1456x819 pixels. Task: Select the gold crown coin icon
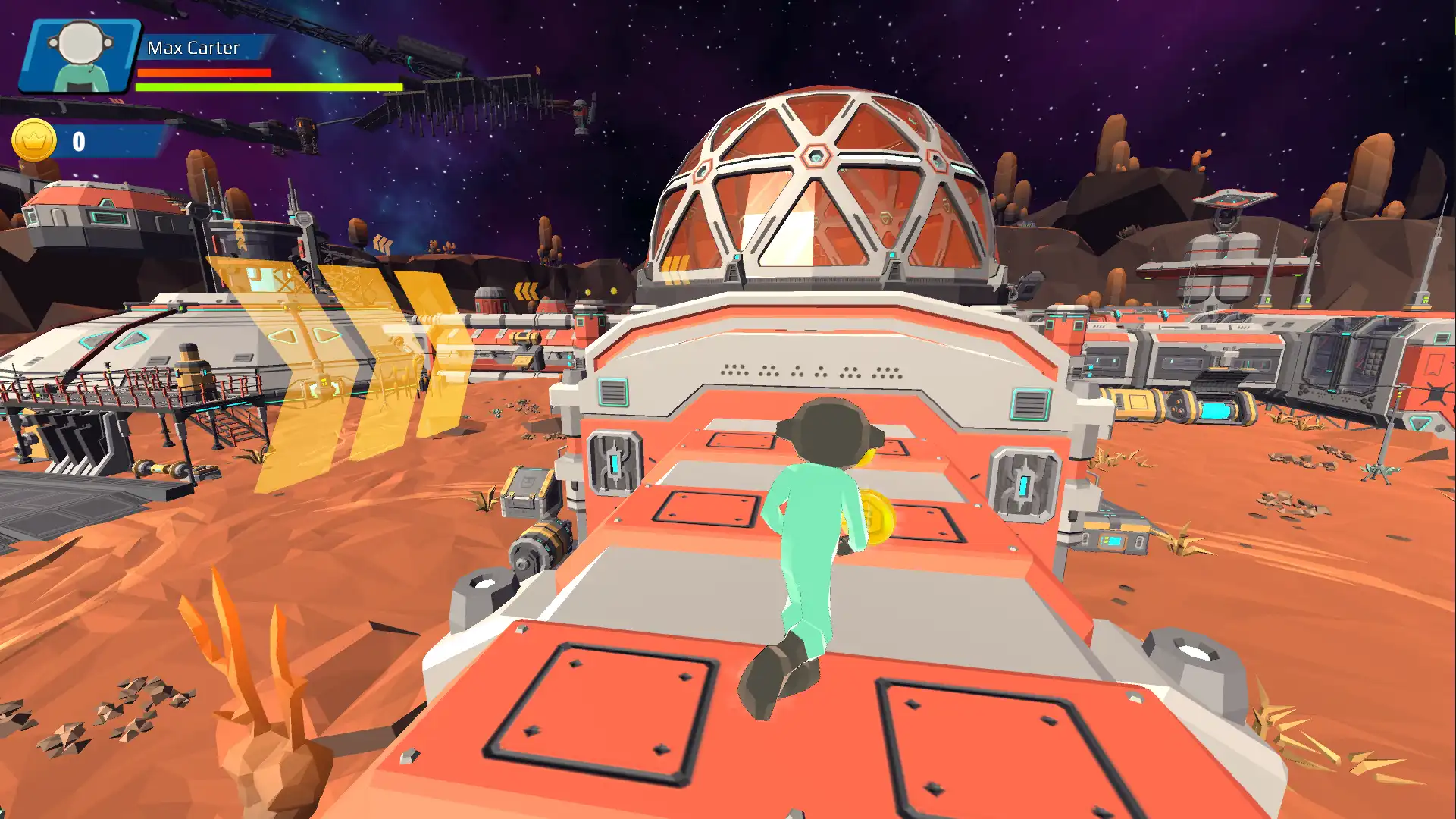tap(34, 140)
